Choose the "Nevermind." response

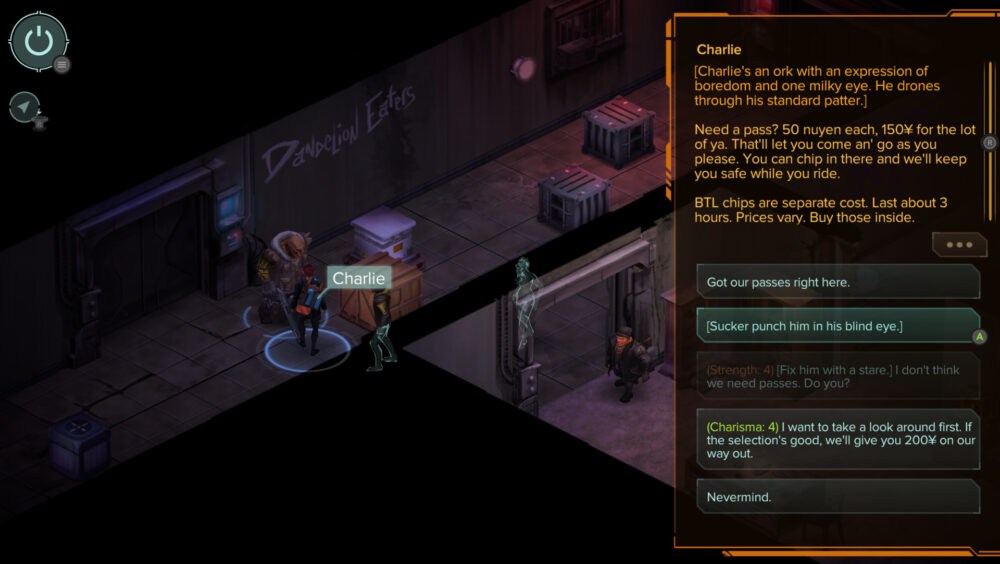(838, 496)
